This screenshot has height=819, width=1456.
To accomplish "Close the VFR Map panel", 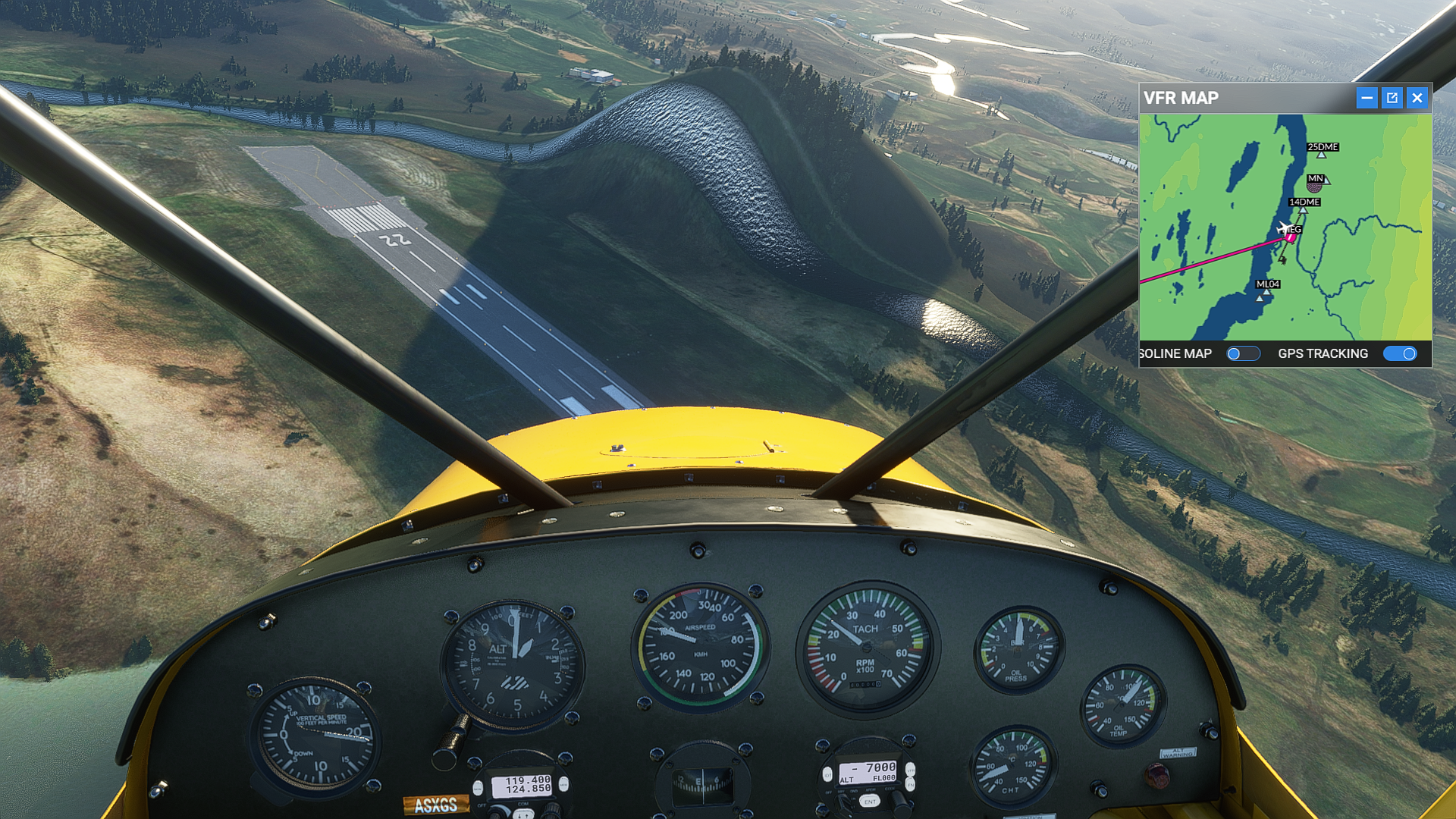I will [x=1417, y=98].
